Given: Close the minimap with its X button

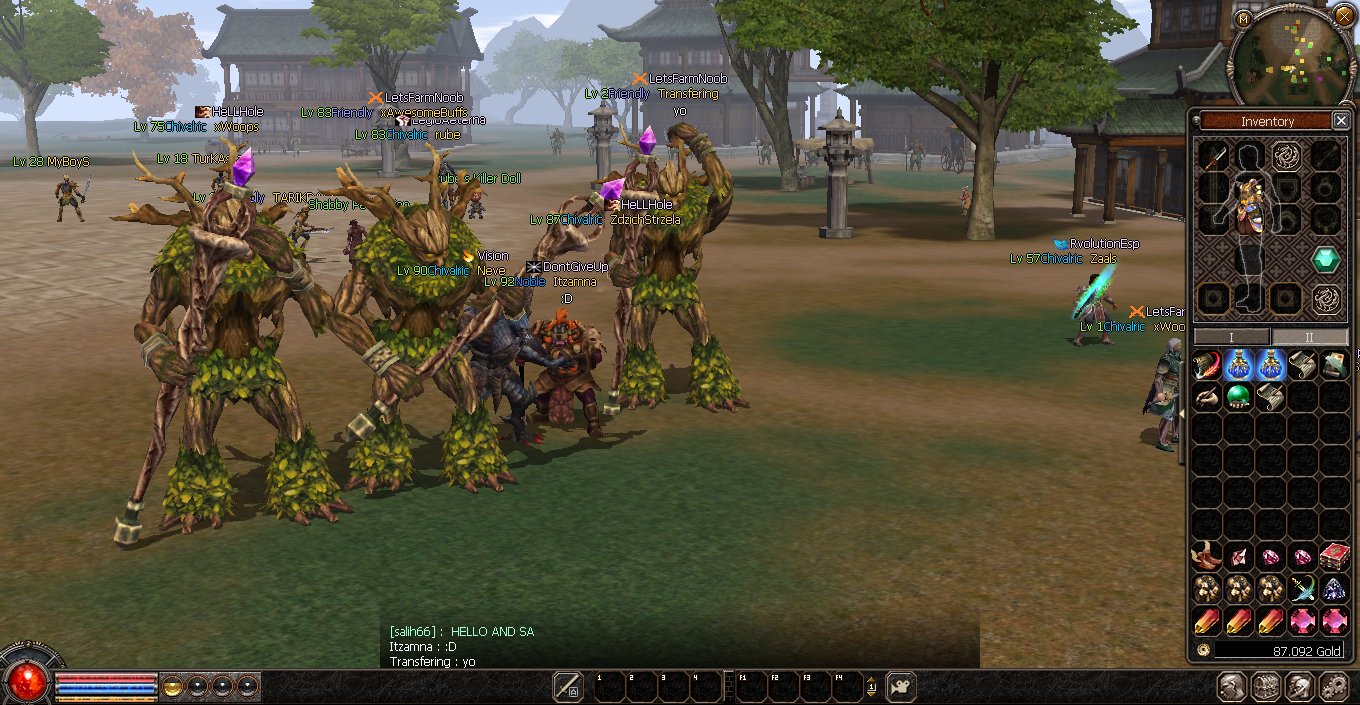Looking at the screenshot, I should pos(1343,15).
